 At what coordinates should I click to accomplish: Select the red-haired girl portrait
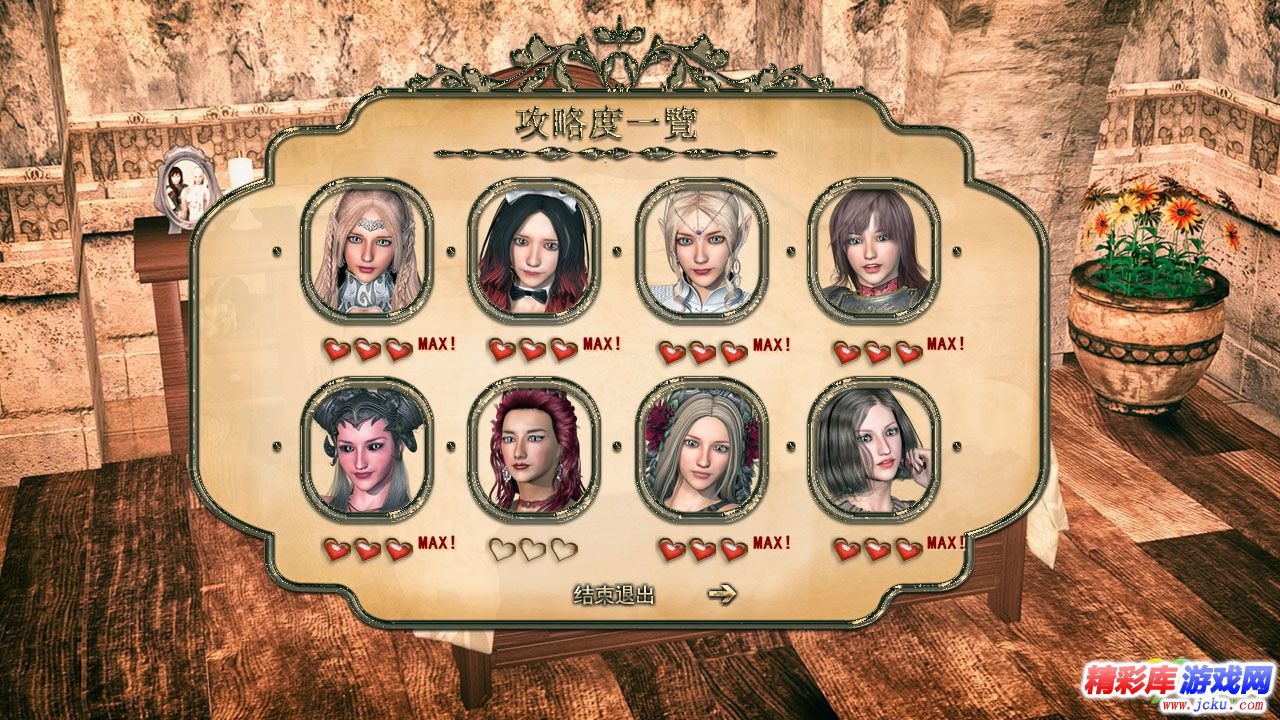click(x=537, y=447)
